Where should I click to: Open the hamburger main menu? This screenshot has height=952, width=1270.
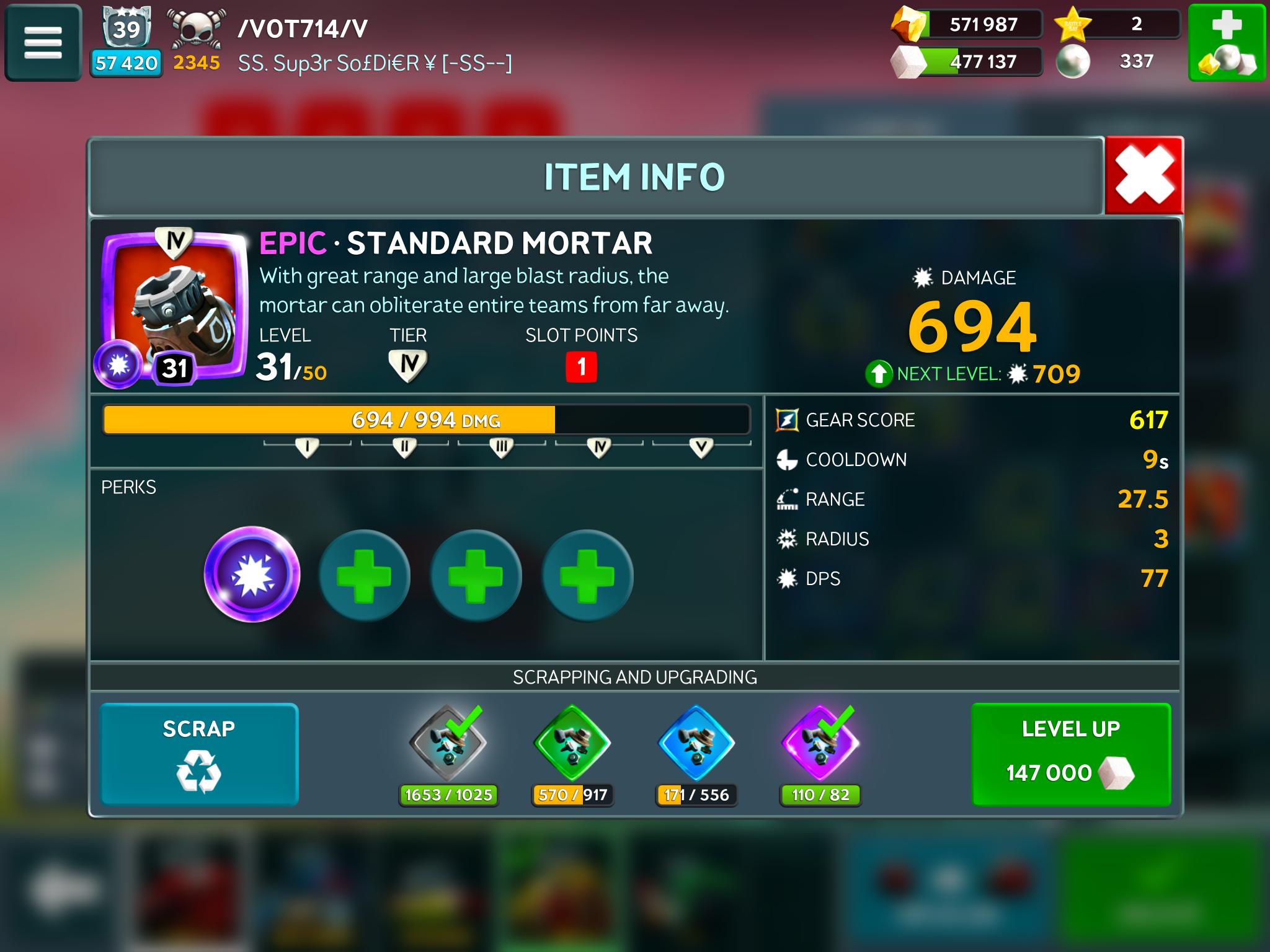[43, 43]
